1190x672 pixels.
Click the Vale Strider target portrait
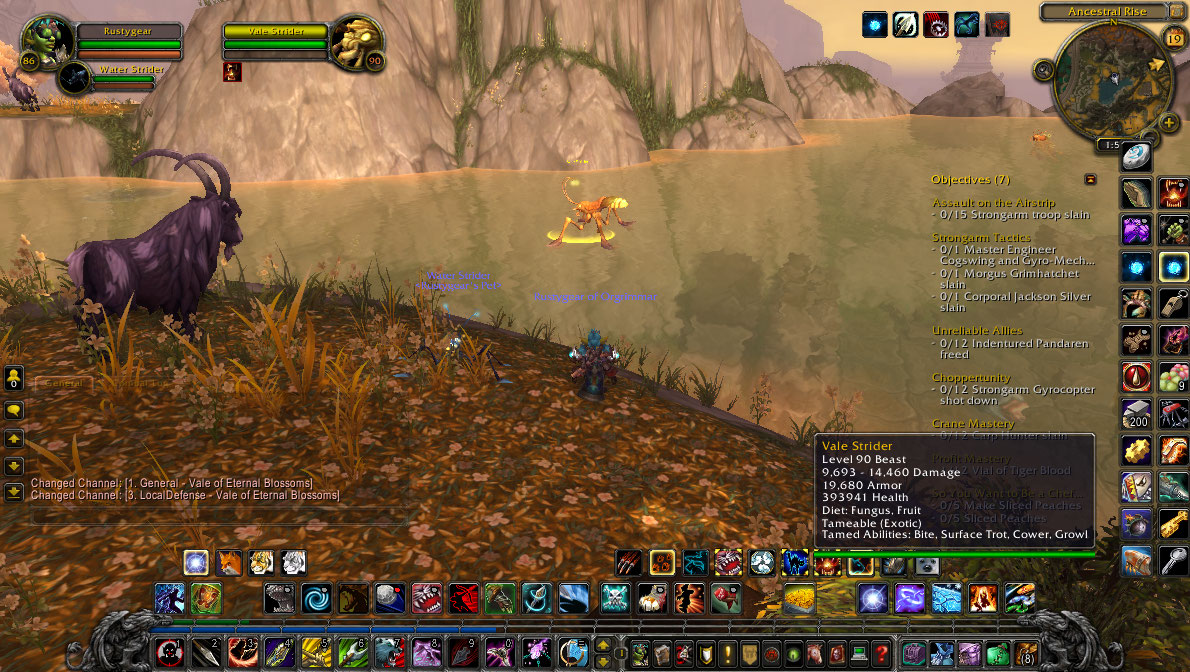[x=357, y=42]
